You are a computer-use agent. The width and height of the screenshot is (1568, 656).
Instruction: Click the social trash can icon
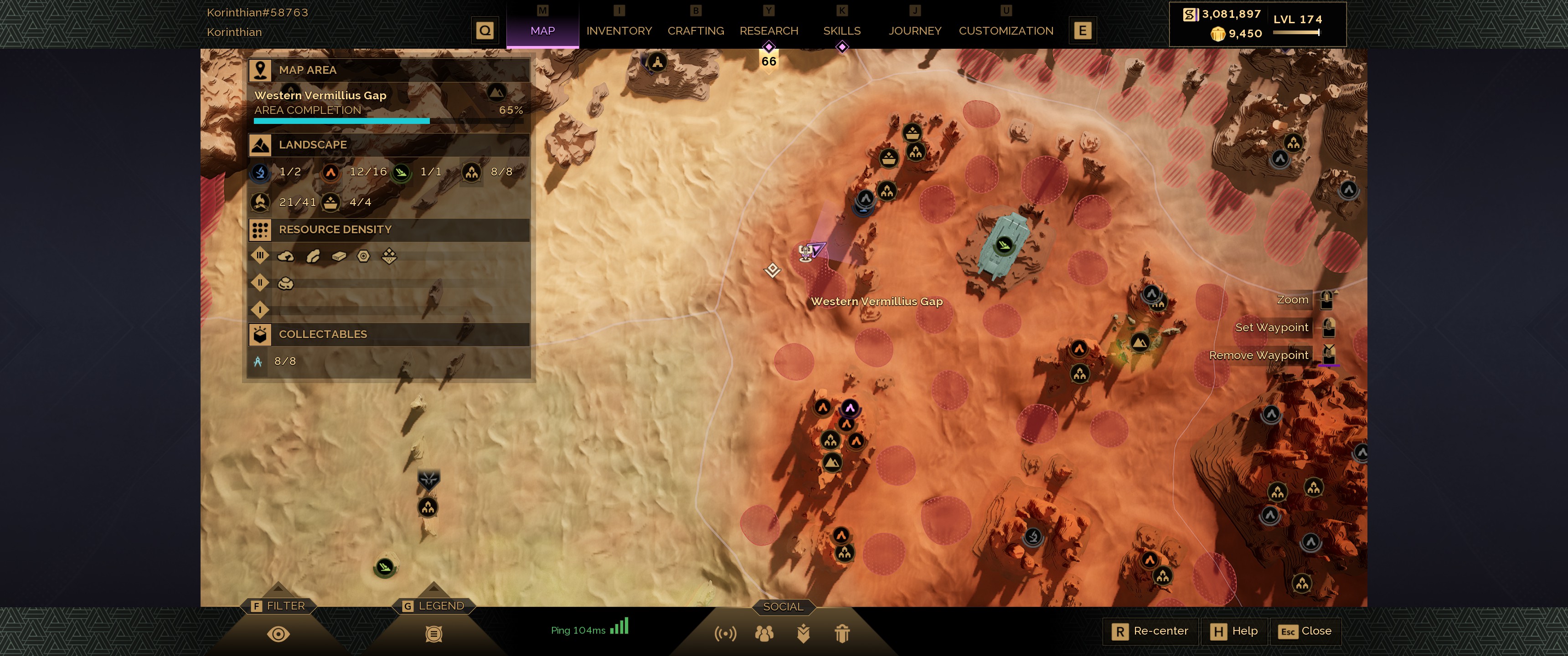coord(842,634)
